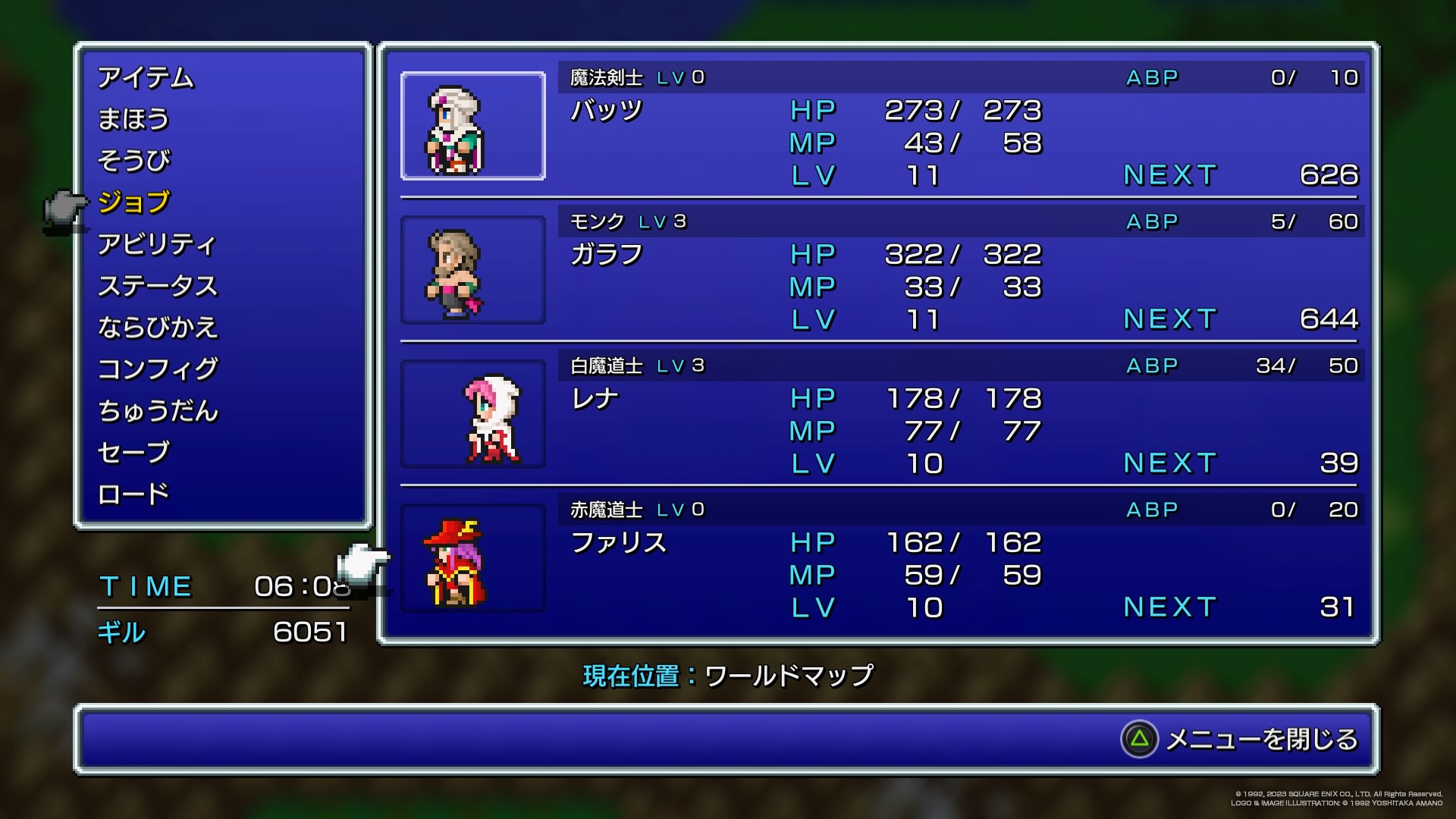The width and height of the screenshot is (1456, 819).
Task: Open the ロード menu
Action: 133,494
